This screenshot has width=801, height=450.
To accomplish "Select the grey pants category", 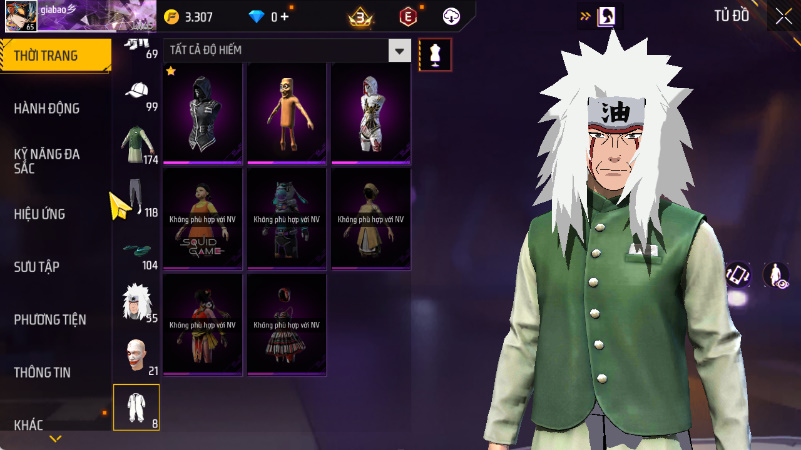I will [x=136, y=197].
